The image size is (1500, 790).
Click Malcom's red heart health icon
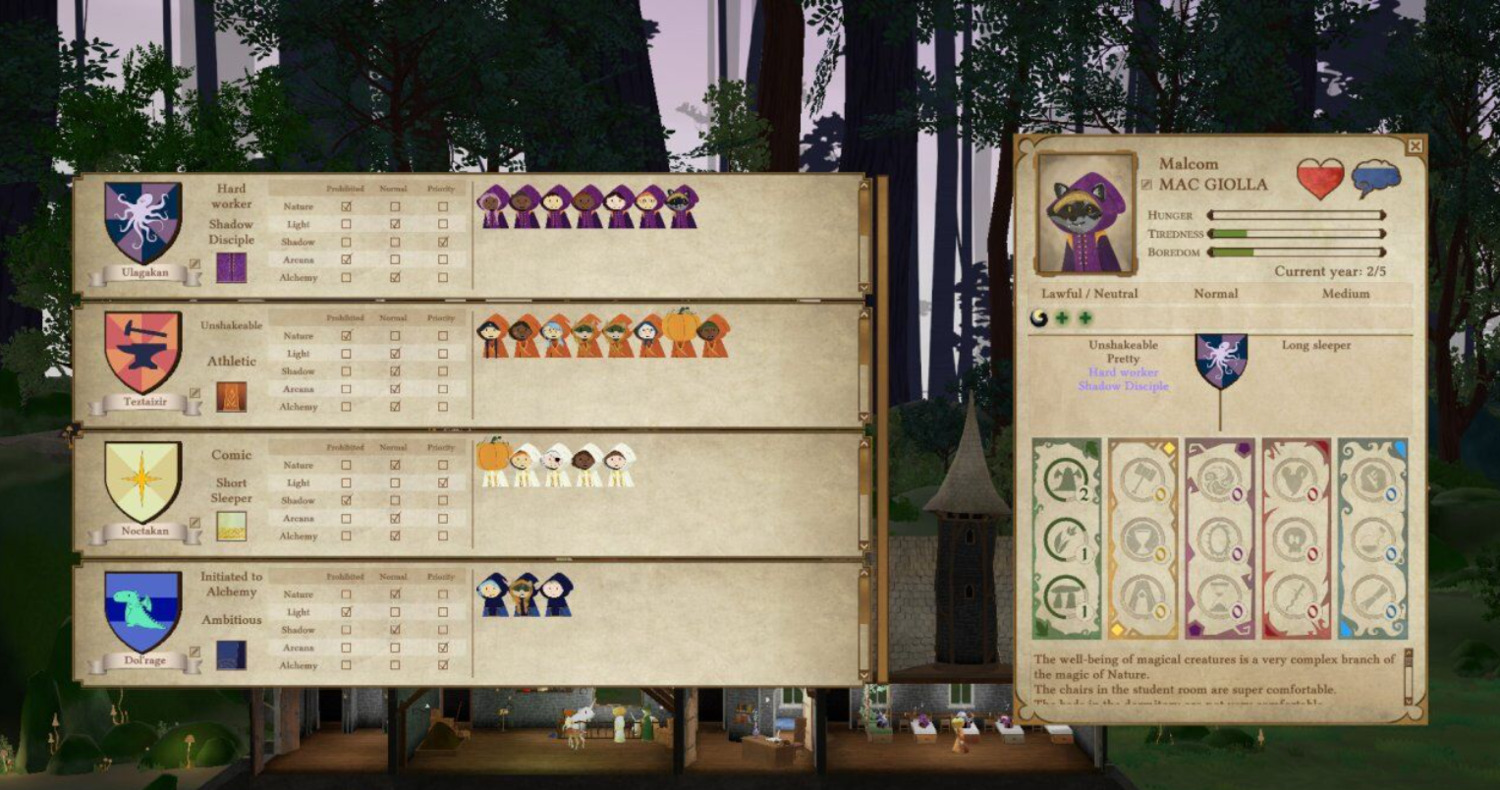1320,178
